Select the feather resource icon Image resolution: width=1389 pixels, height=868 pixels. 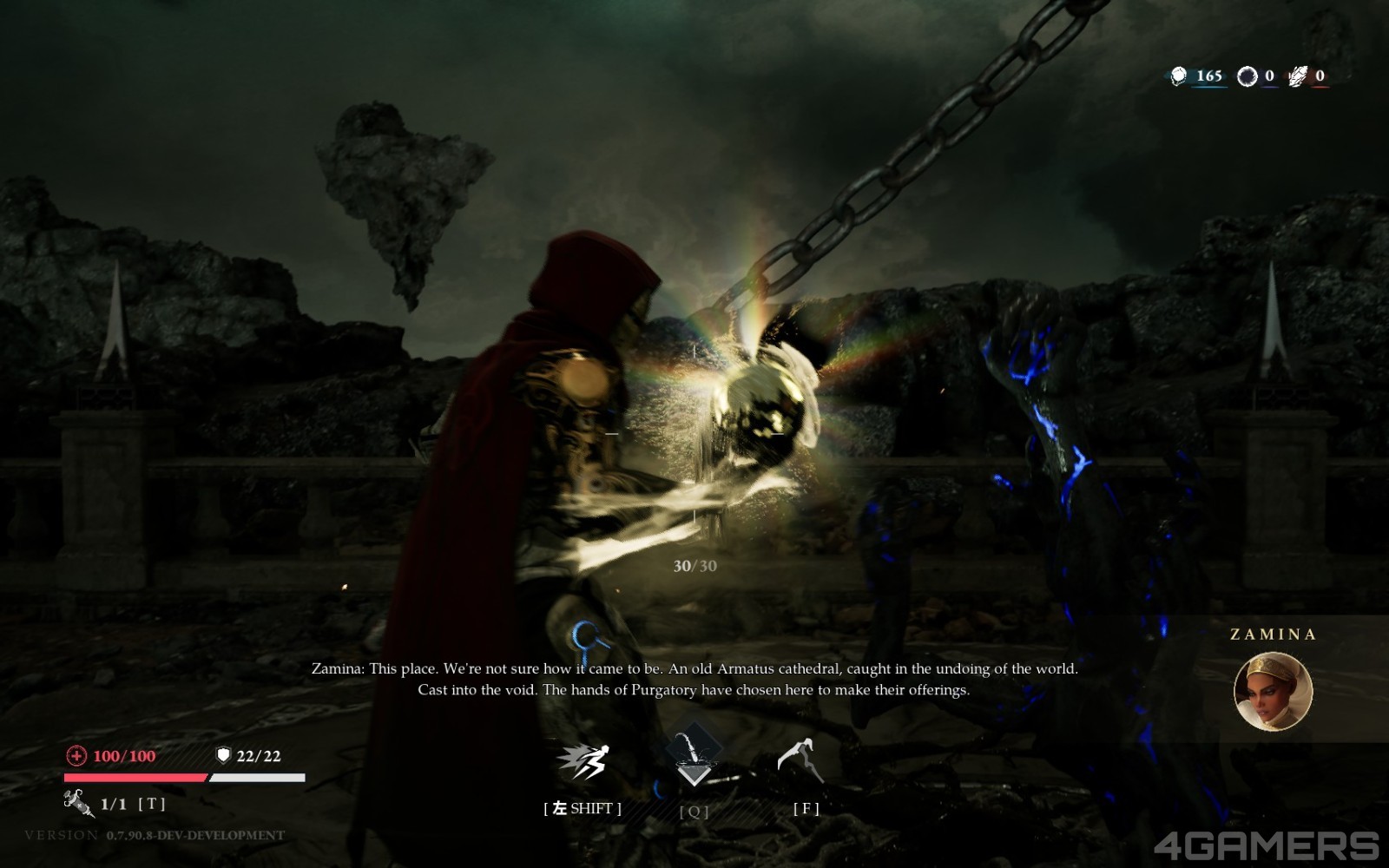tap(1297, 76)
